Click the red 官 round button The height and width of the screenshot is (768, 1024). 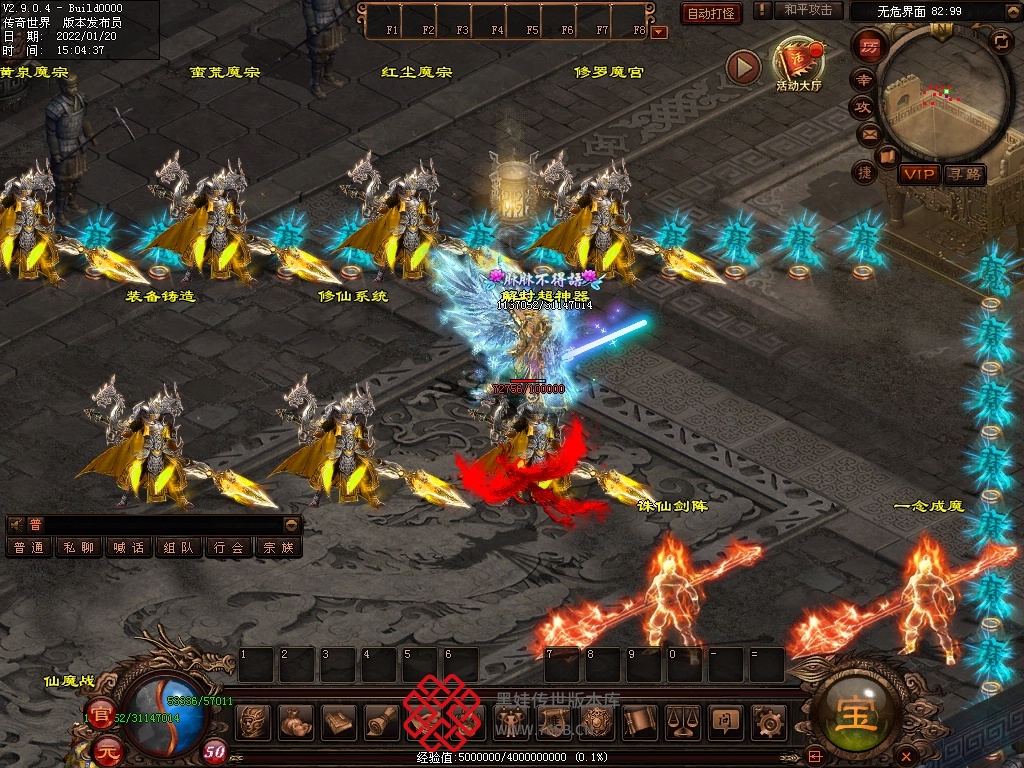100,715
